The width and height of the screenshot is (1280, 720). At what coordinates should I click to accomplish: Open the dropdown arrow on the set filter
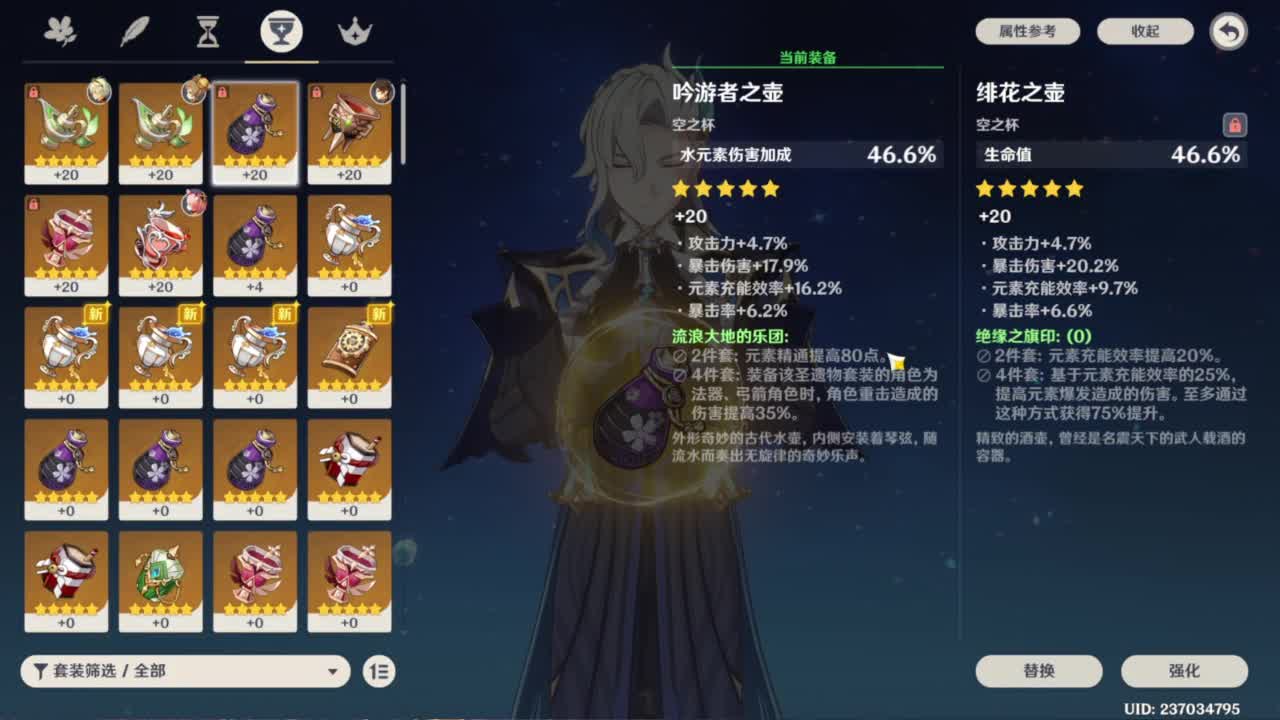click(333, 671)
